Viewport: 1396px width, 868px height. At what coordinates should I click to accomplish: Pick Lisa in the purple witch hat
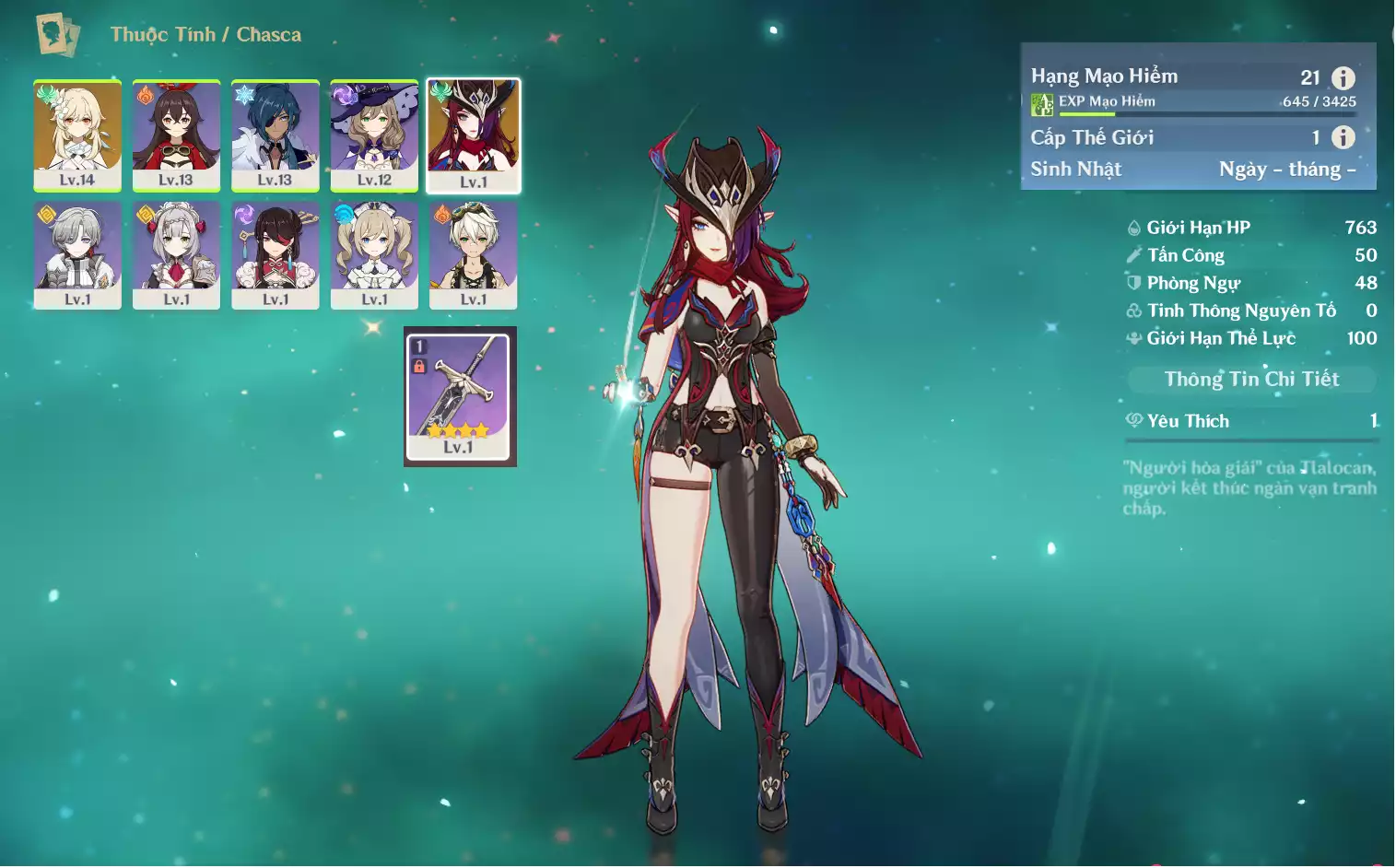tap(374, 135)
